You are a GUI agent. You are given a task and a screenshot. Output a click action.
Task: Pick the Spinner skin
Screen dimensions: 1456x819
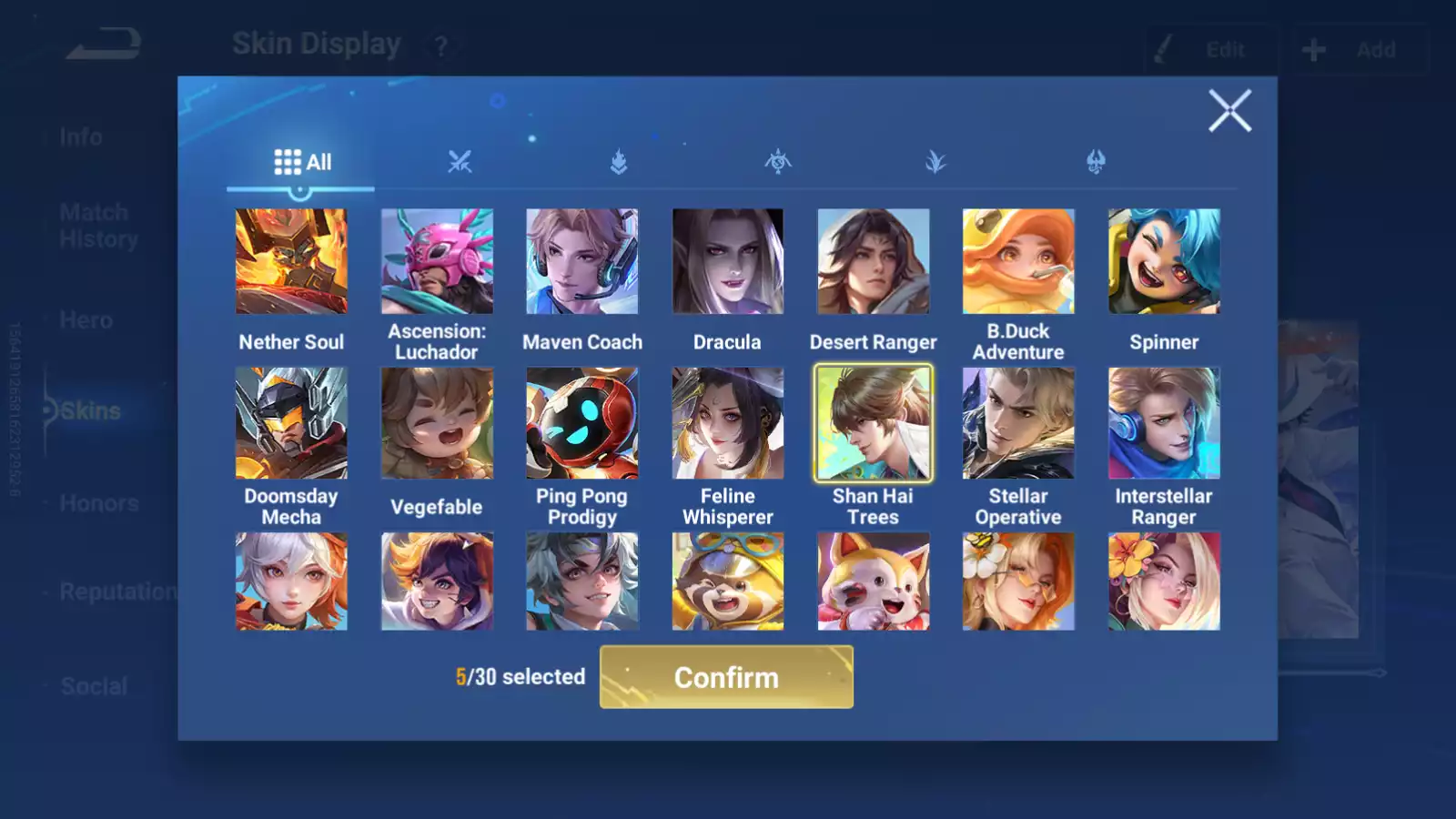tap(1164, 262)
